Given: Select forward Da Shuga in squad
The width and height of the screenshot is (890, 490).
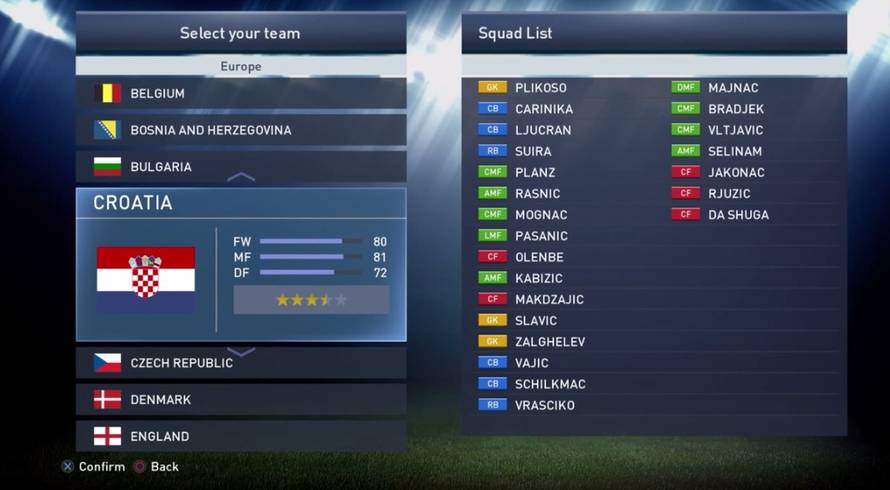Looking at the screenshot, I should (x=738, y=214).
